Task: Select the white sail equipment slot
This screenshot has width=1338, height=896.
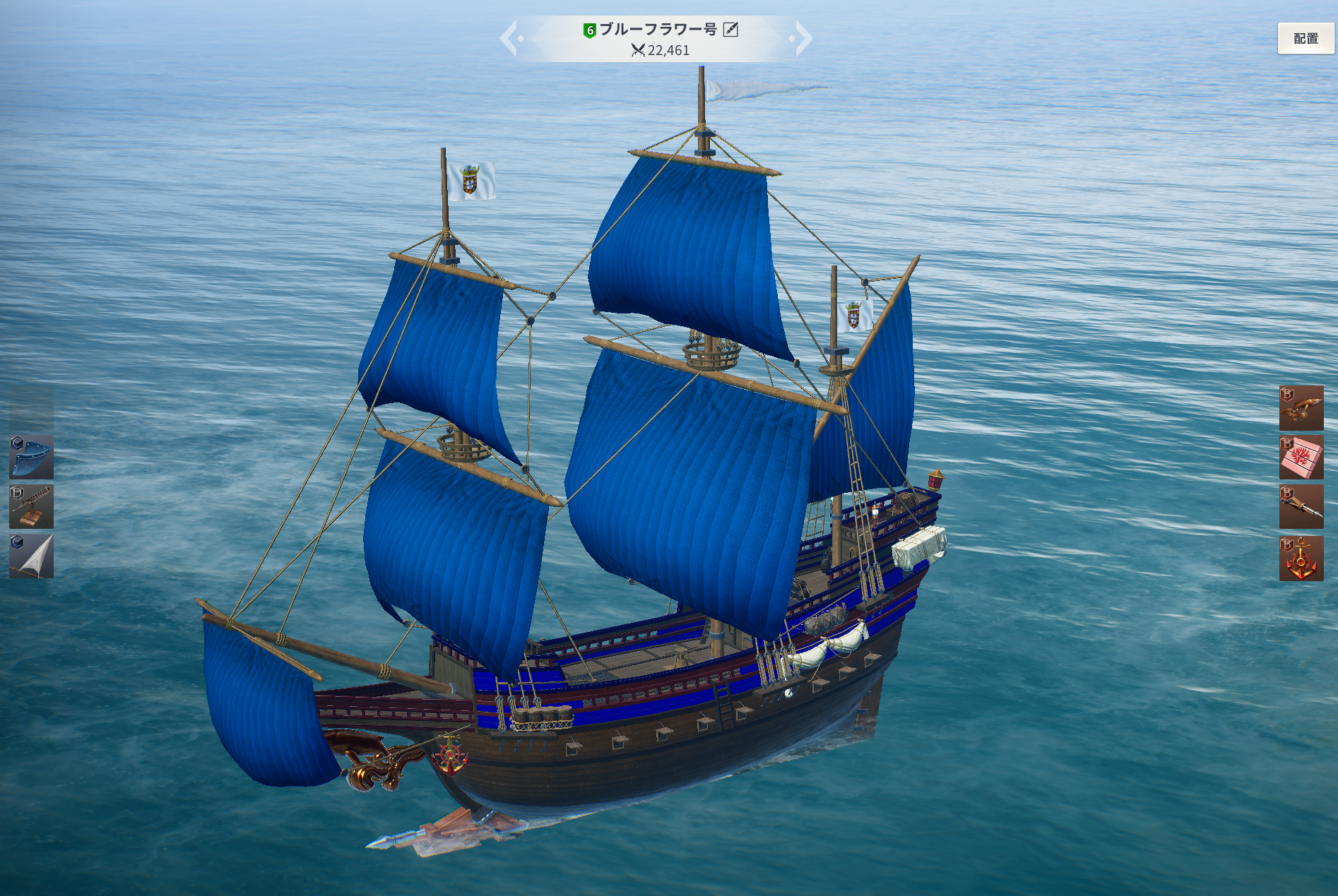Action: (x=31, y=556)
